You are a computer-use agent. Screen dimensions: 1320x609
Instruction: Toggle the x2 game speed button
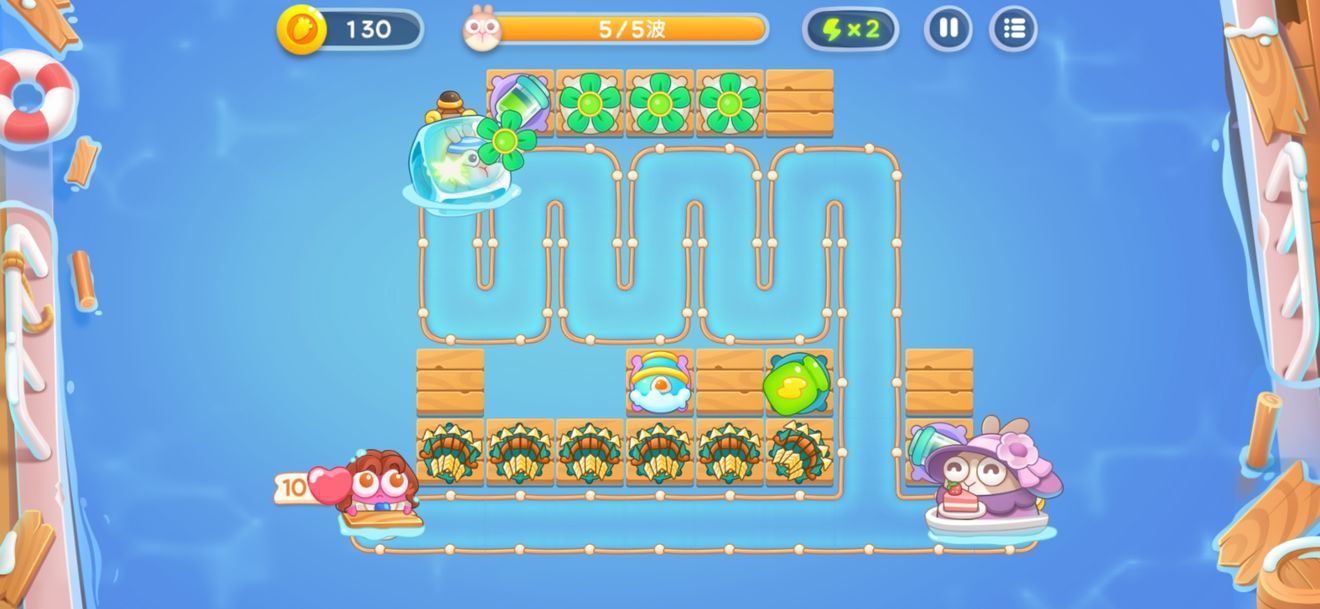click(x=850, y=29)
